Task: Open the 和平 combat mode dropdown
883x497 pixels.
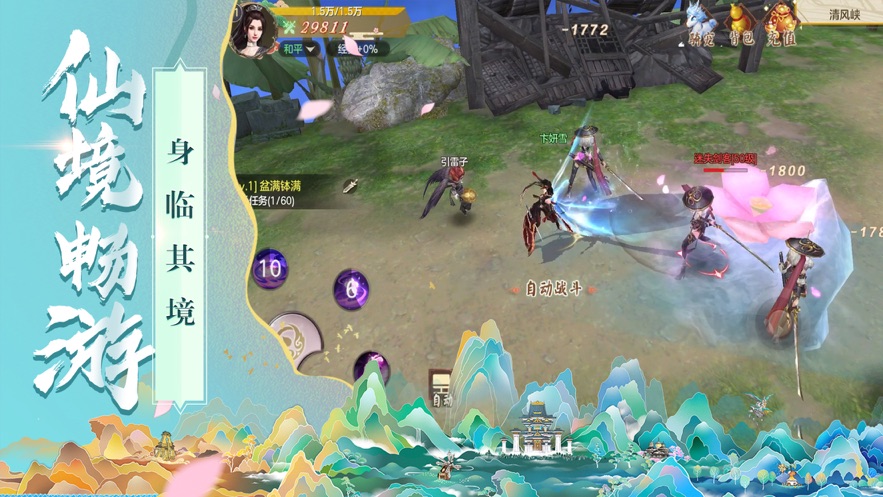Action: pyautogui.click(x=298, y=48)
